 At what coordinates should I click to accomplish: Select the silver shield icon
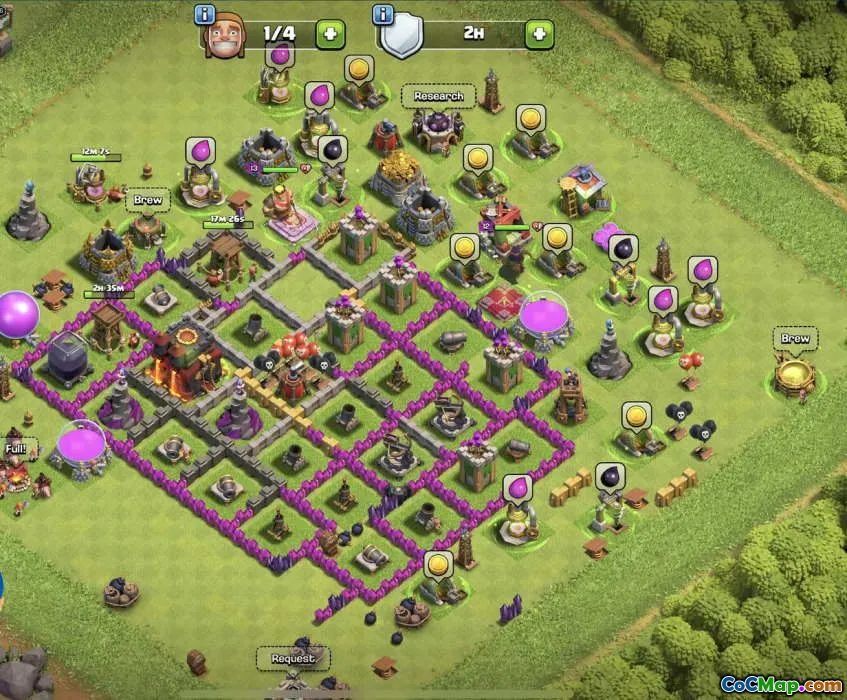403,36
